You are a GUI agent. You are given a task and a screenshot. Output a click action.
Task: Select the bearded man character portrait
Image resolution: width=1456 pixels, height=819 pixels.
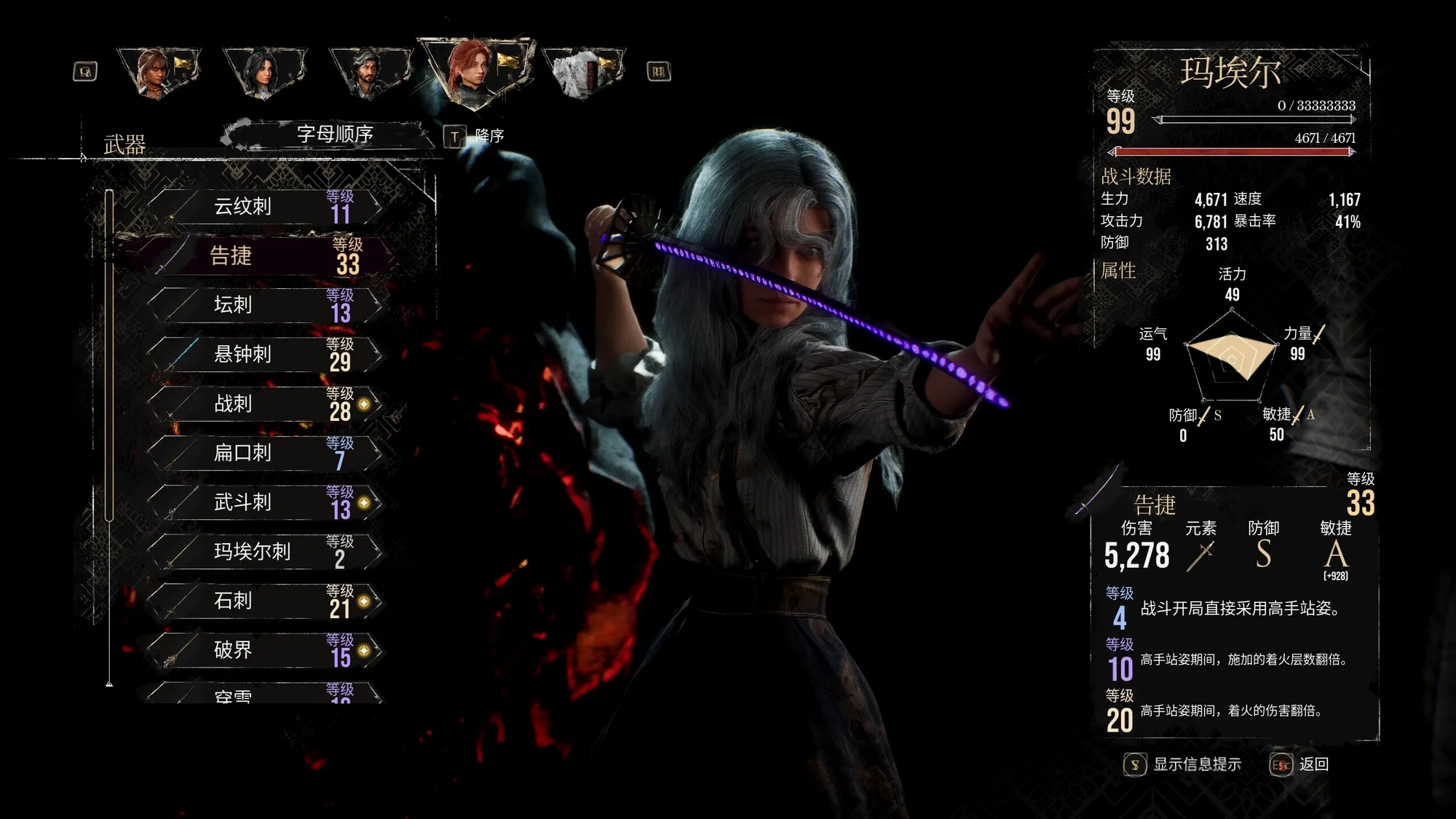[x=369, y=73]
